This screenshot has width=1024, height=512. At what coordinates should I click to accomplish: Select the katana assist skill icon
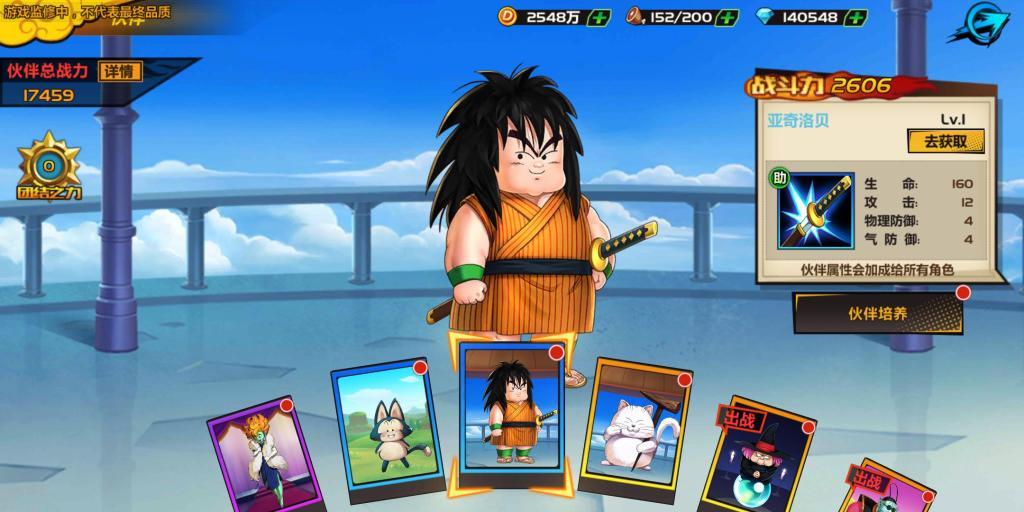point(815,211)
